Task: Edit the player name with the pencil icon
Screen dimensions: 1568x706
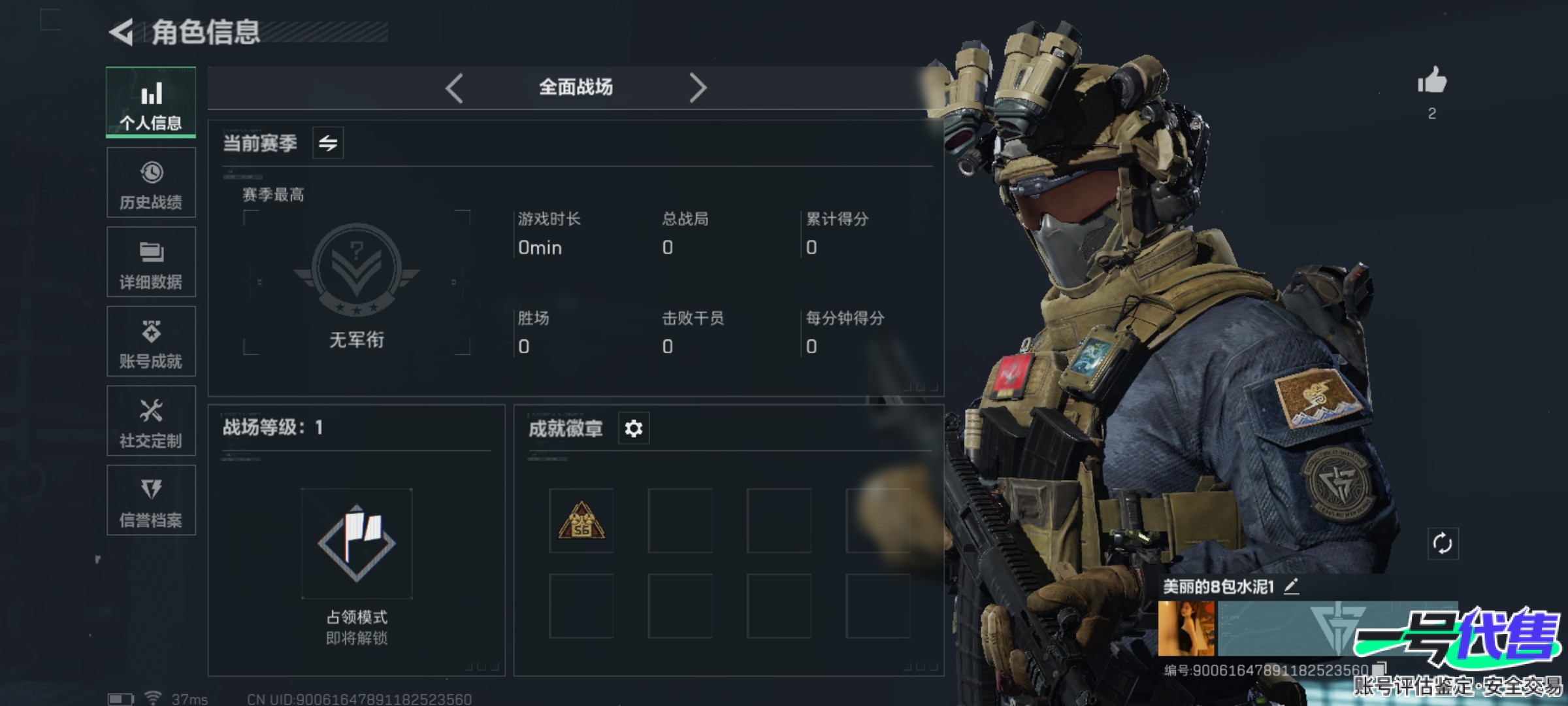Action: (1291, 586)
